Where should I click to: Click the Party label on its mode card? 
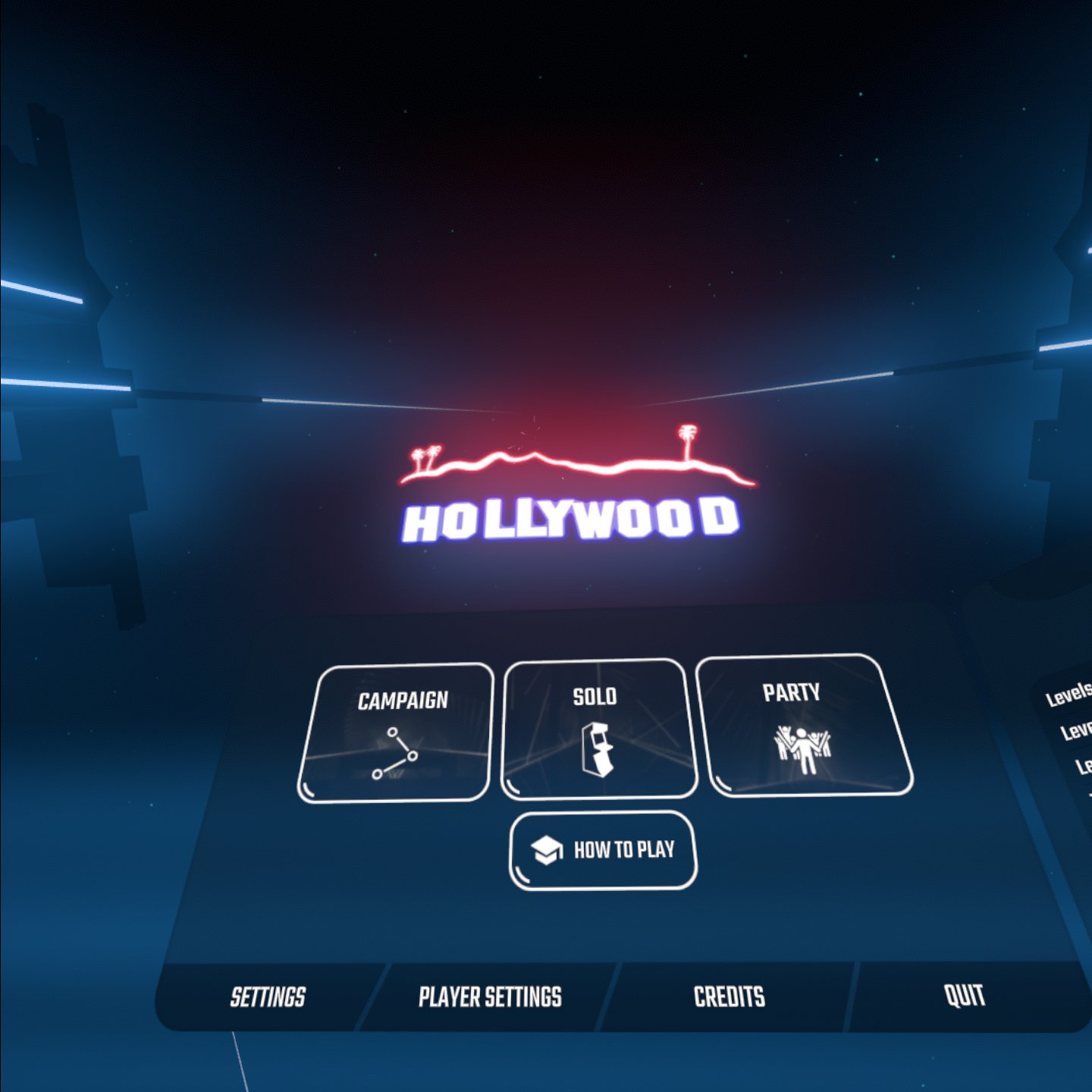pos(792,691)
